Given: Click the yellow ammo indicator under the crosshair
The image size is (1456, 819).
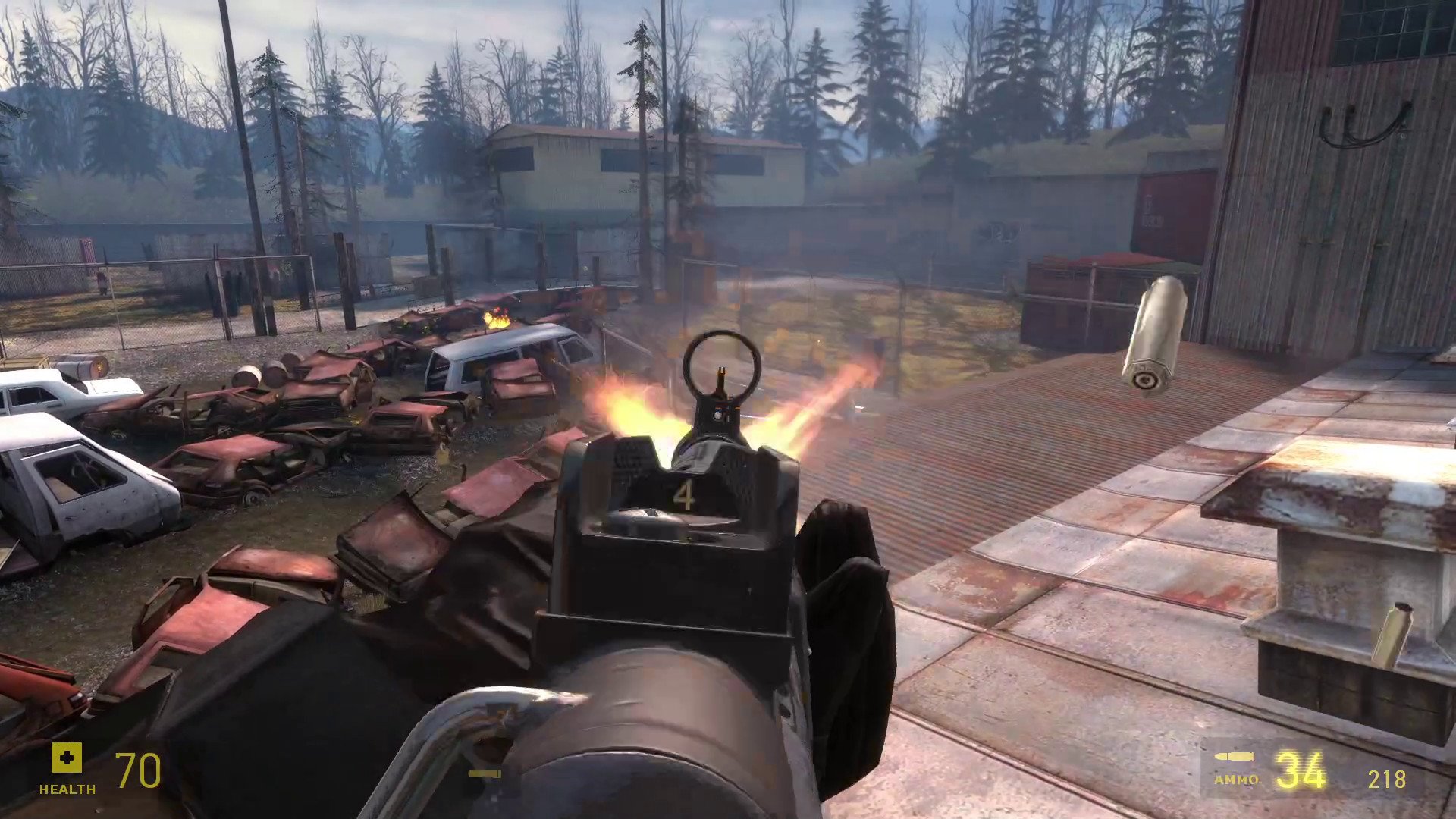Looking at the screenshot, I should point(483,775).
